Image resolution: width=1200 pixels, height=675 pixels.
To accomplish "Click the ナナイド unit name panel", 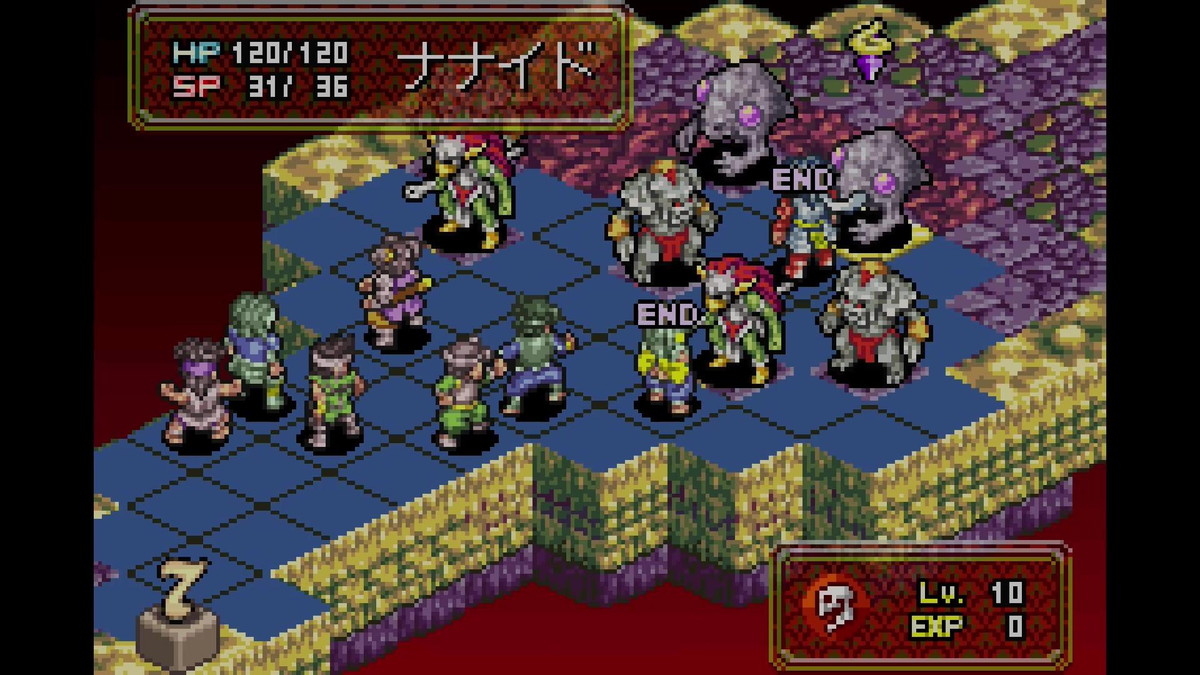I will point(380,68).
